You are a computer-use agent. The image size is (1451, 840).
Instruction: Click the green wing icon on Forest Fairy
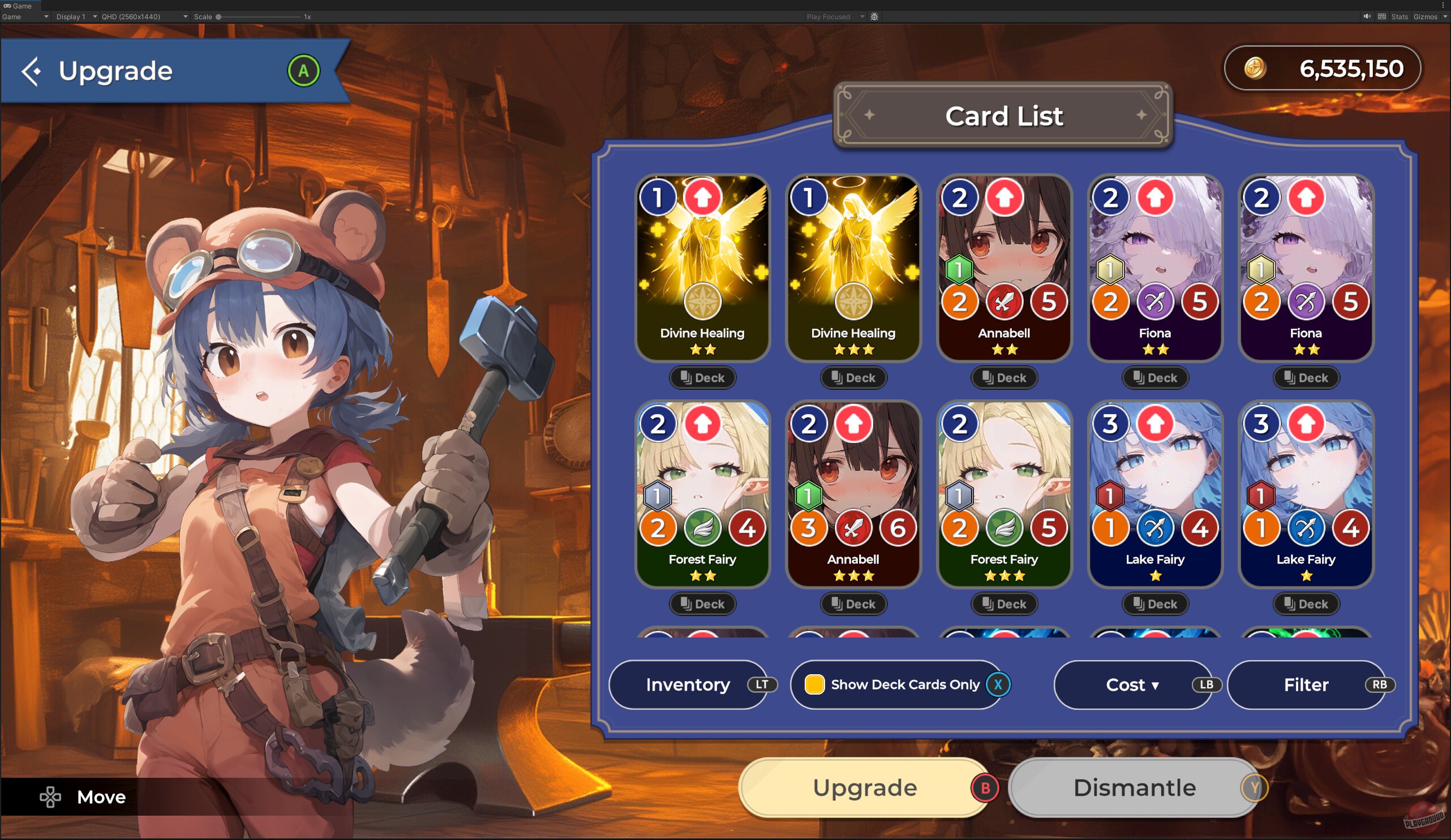[702, 528]
